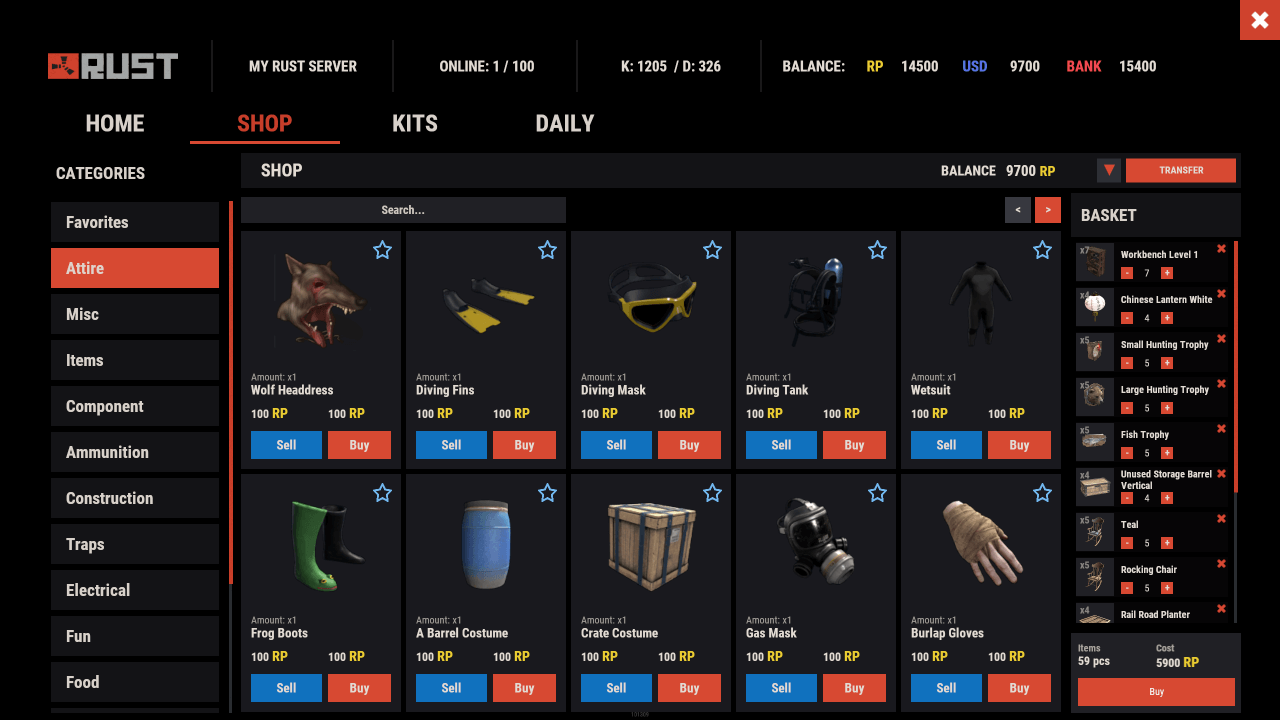This screenshot has height=720, width=1280.
Task: Remove Fish Trophy from the basket
Action: 1221,428
